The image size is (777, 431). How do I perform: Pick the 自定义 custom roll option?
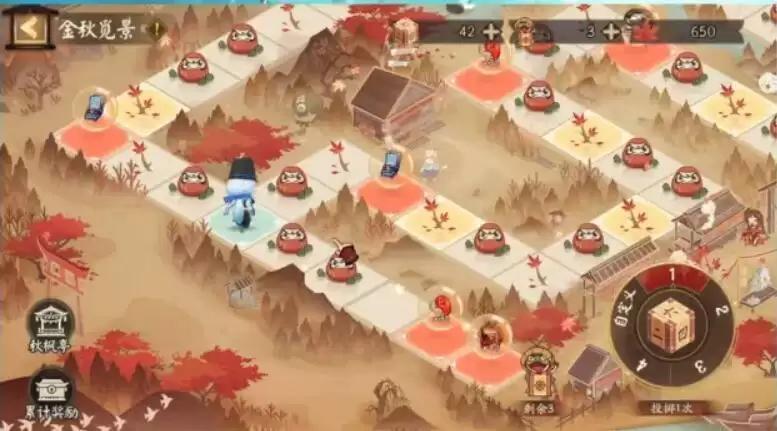[629, 318]
